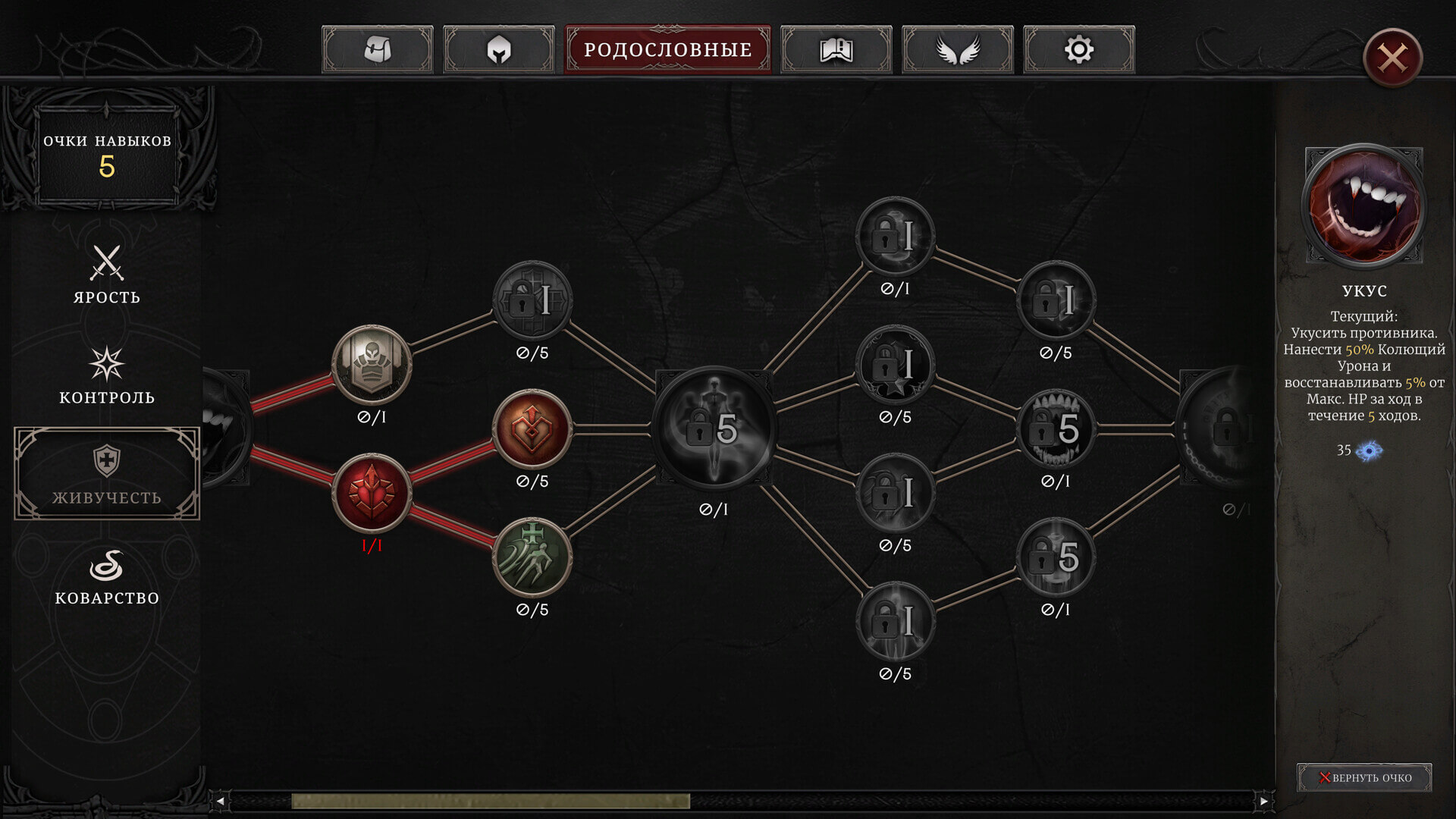
Task: Click the scrollbar's right arrow
Action: point(1263,801)
